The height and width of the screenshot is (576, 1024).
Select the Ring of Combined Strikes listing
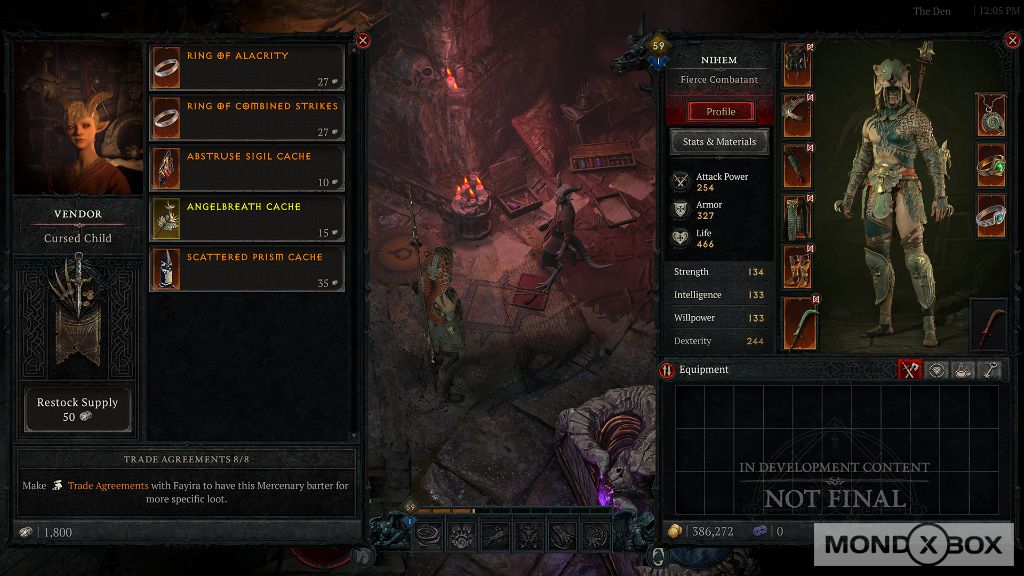pyautogui.click(x=246, y=118)
